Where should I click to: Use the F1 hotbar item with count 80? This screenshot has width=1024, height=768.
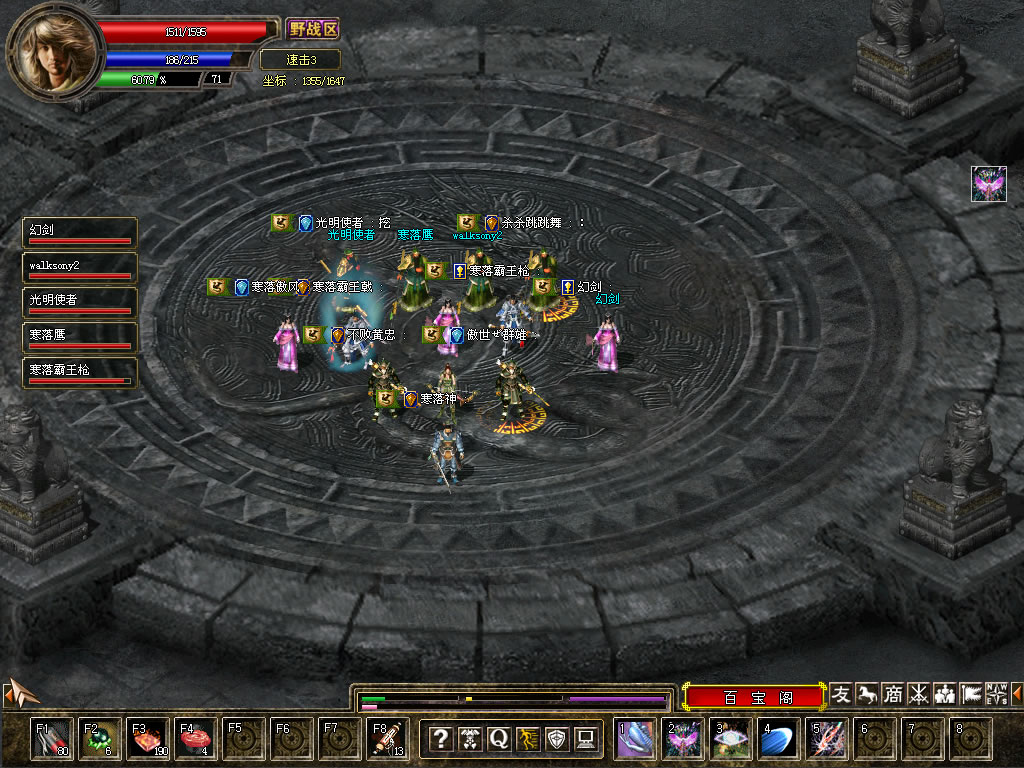pos(51,739)
